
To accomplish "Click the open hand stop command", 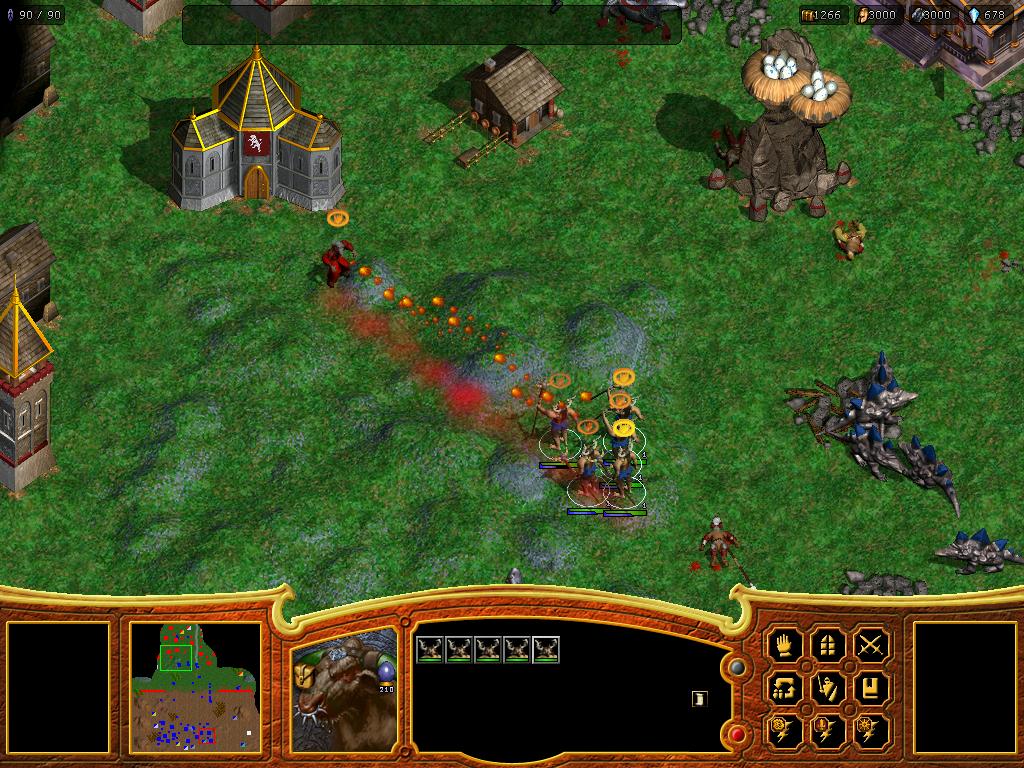I will point(786,645).
